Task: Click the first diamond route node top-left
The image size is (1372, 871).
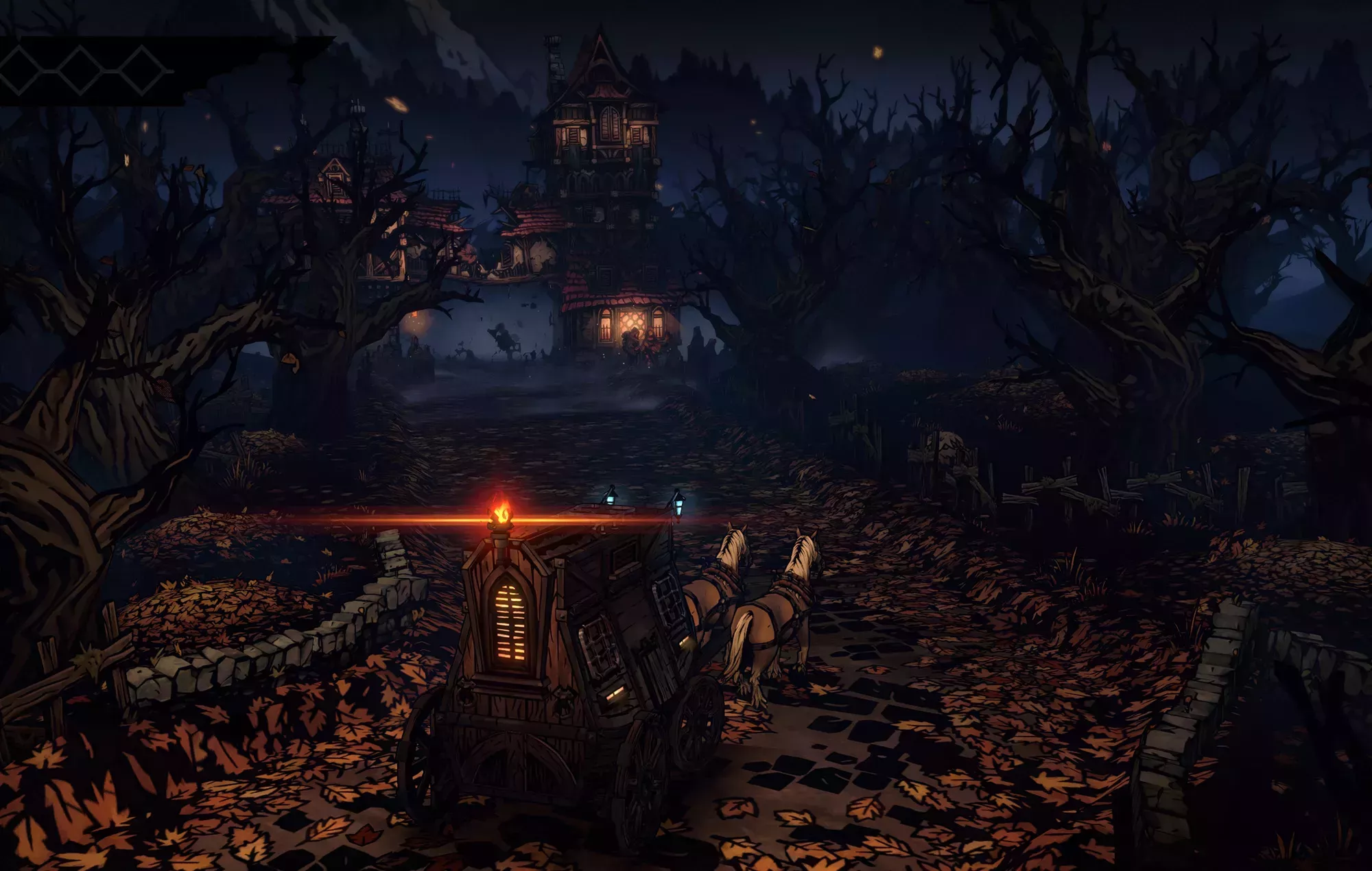Action: tap(19, 70)
